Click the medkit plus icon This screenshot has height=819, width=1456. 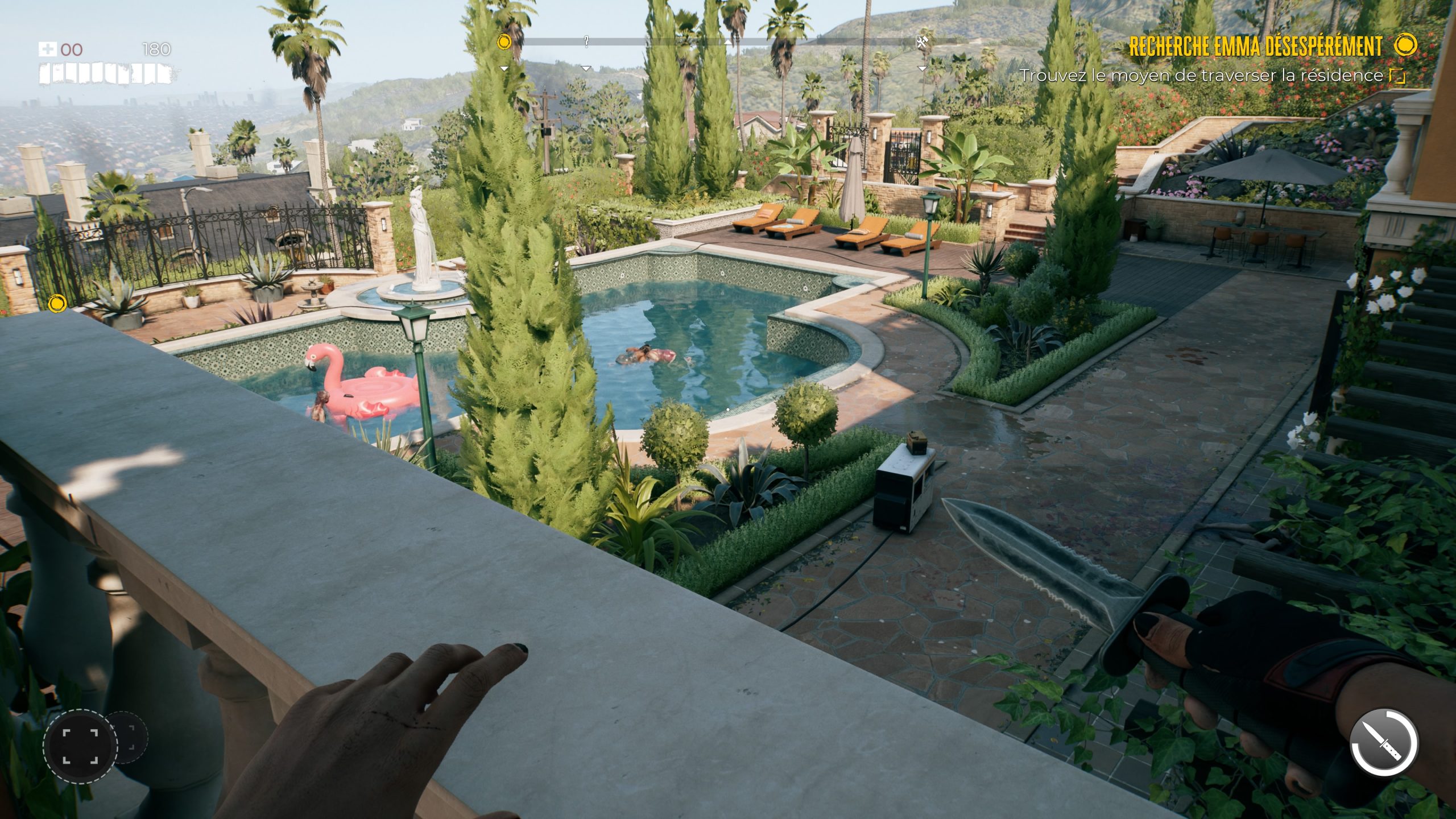tap(47, 49)
